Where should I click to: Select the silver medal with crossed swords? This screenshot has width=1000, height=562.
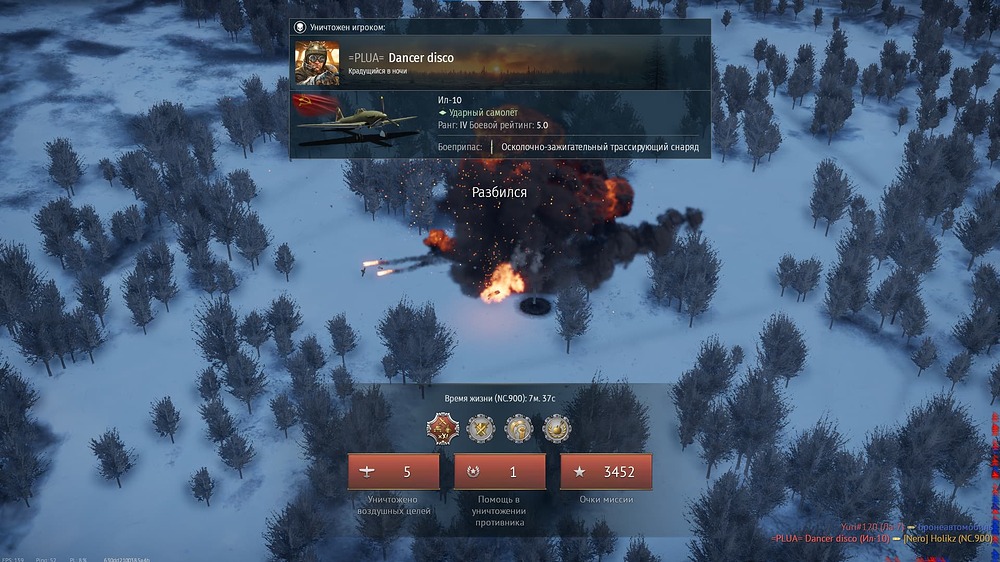coord(481,429)
